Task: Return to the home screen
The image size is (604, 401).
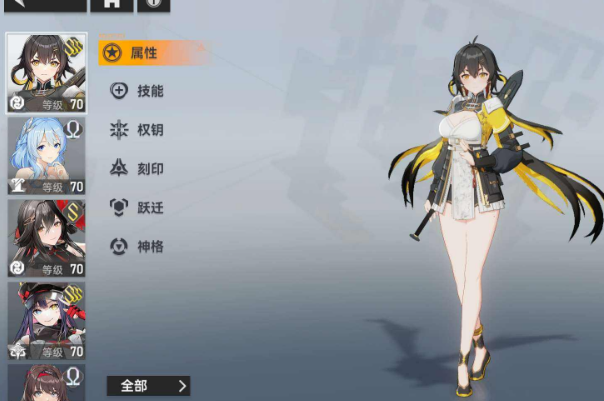Action: [x=111, y=4]
